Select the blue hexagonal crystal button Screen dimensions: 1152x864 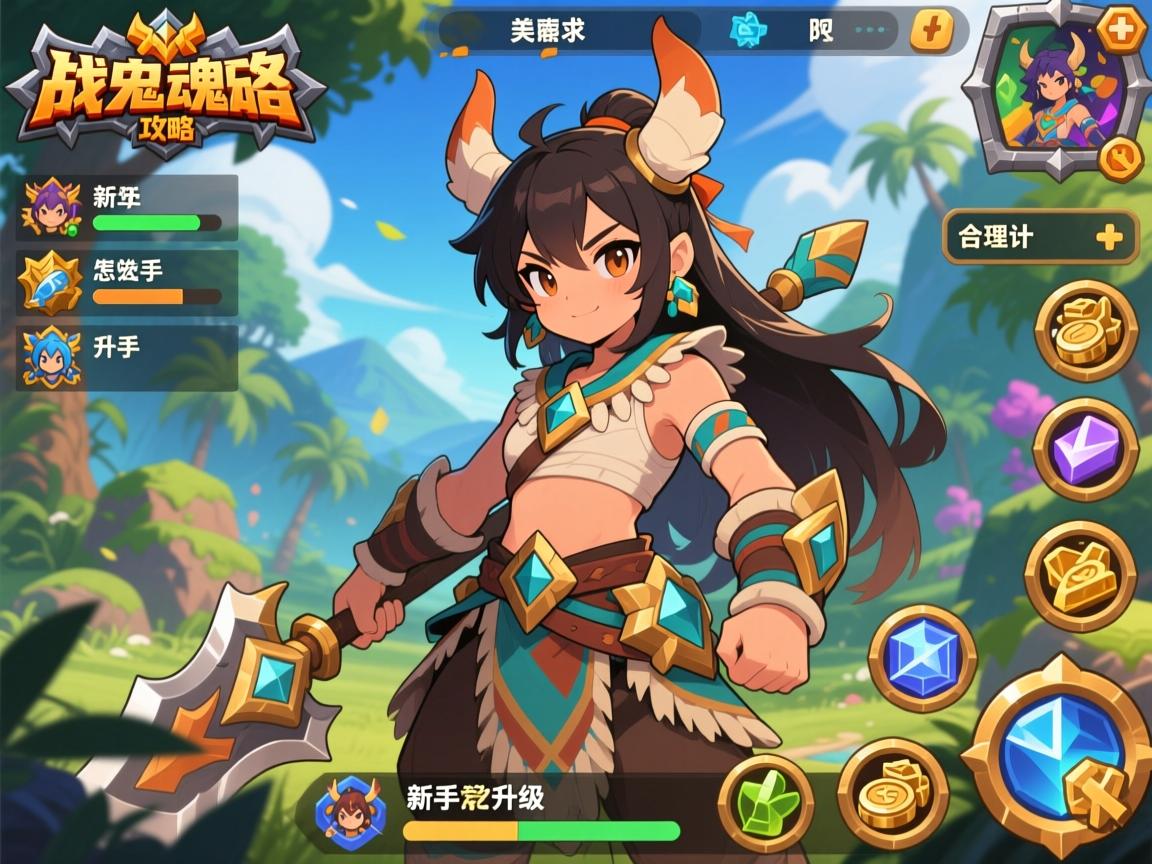[x=921, y=658]
